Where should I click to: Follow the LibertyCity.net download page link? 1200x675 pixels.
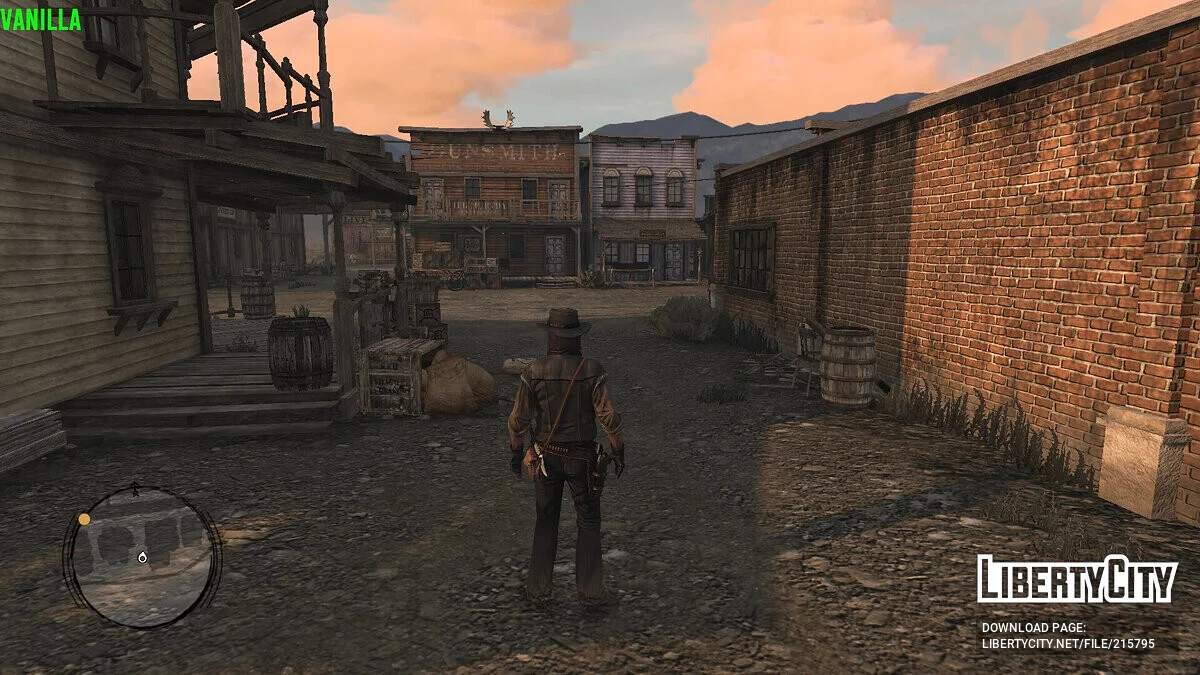pyautogui.click(x=1067, y=644)
